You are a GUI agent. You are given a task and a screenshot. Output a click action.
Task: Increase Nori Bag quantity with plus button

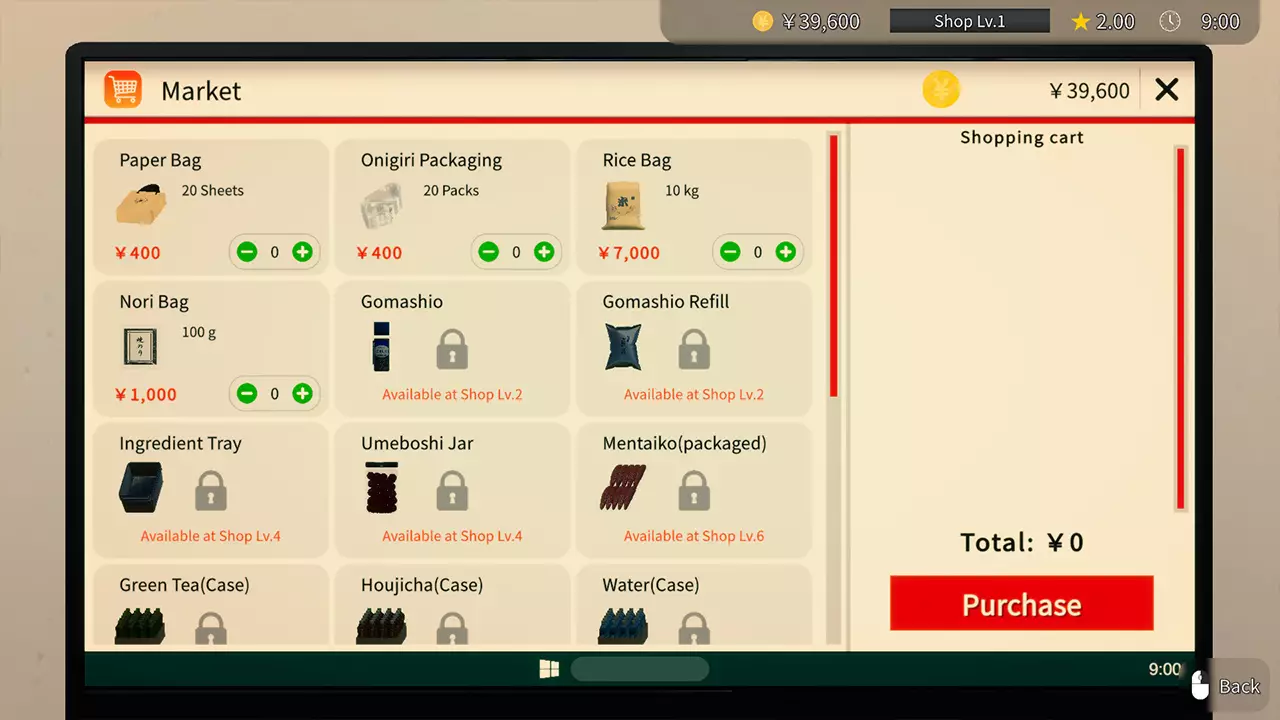point(302,393)
